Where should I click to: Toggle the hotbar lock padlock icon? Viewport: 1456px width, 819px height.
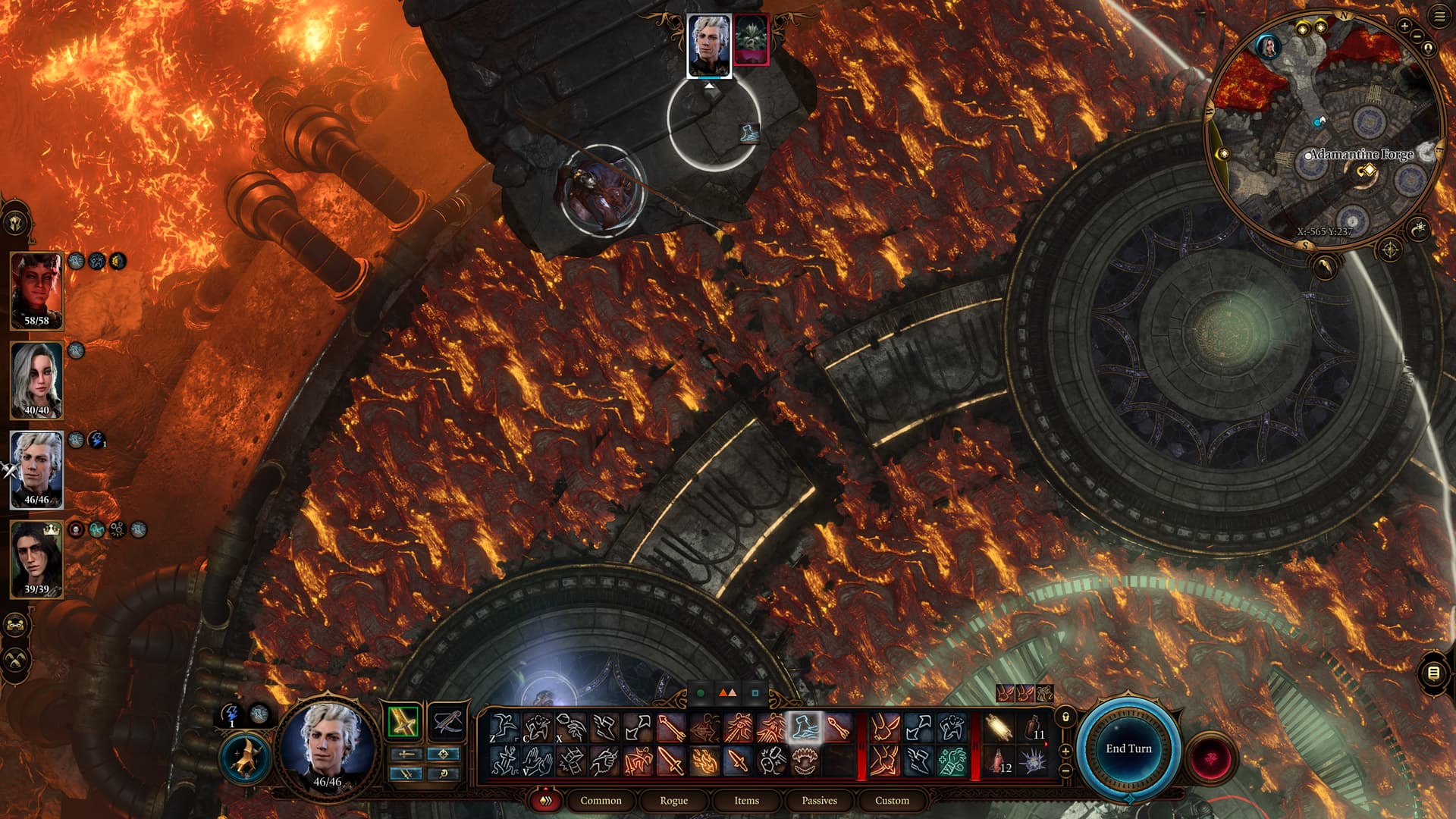coord(1065,717)
